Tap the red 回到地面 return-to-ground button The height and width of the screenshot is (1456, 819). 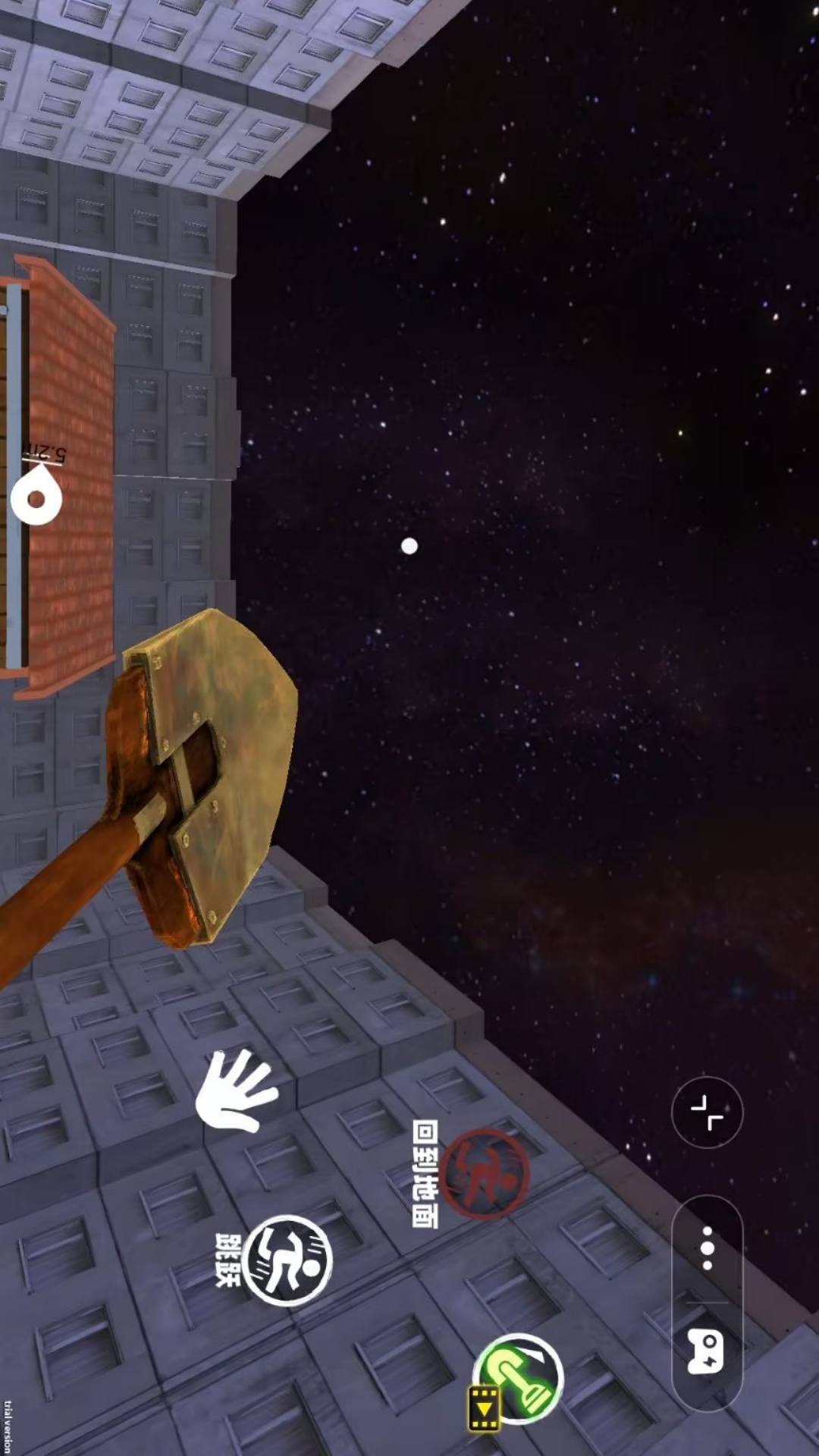point(485,1173)
